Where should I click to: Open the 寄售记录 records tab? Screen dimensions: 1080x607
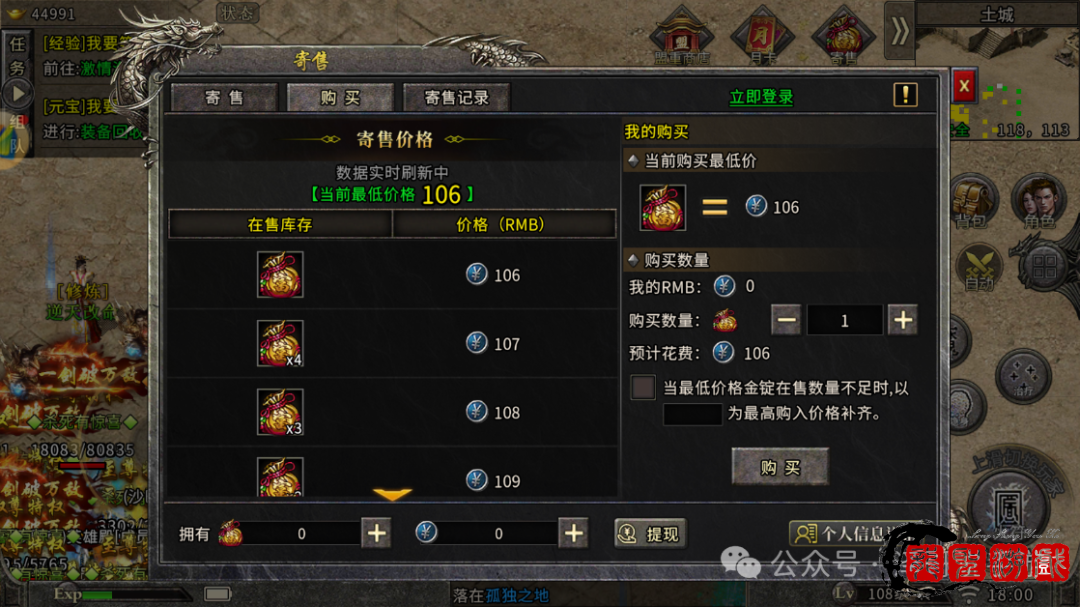456,97
